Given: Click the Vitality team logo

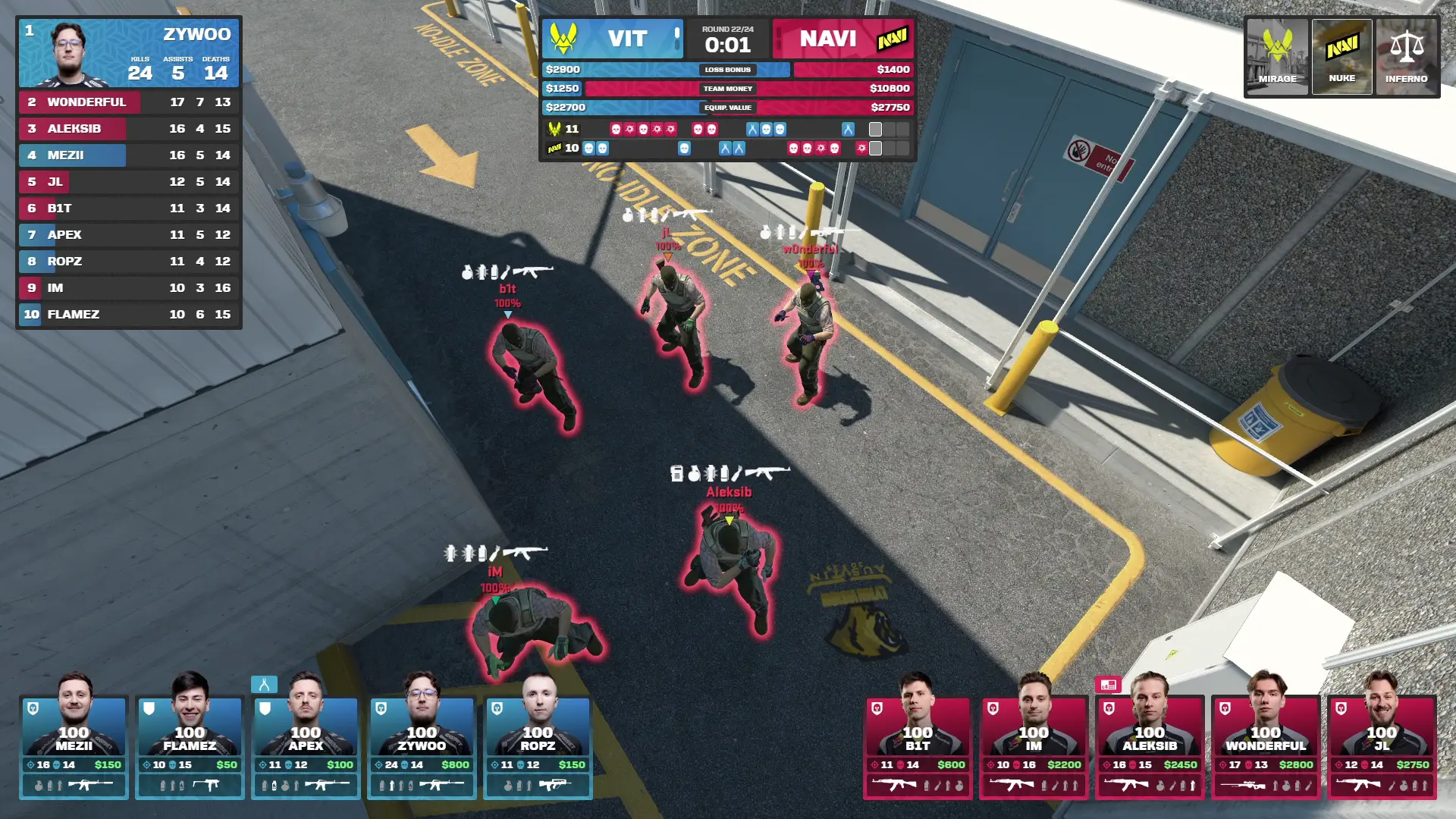Looking at the screenshot, I should click(563, 38).
